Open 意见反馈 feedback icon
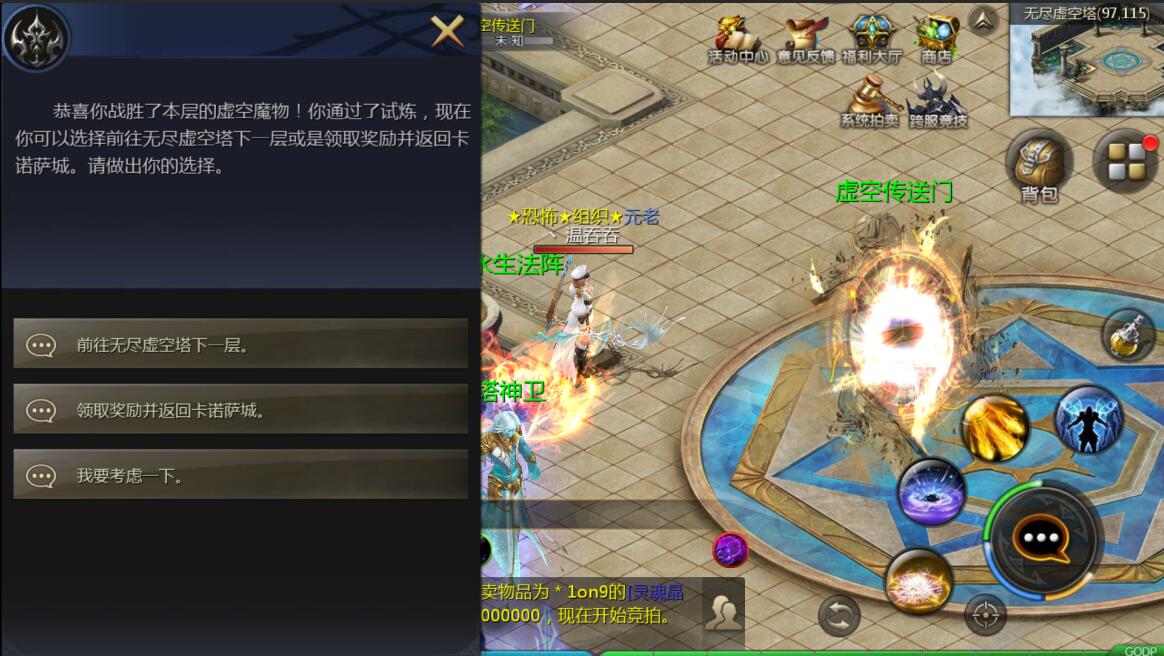 click(805, 40)
